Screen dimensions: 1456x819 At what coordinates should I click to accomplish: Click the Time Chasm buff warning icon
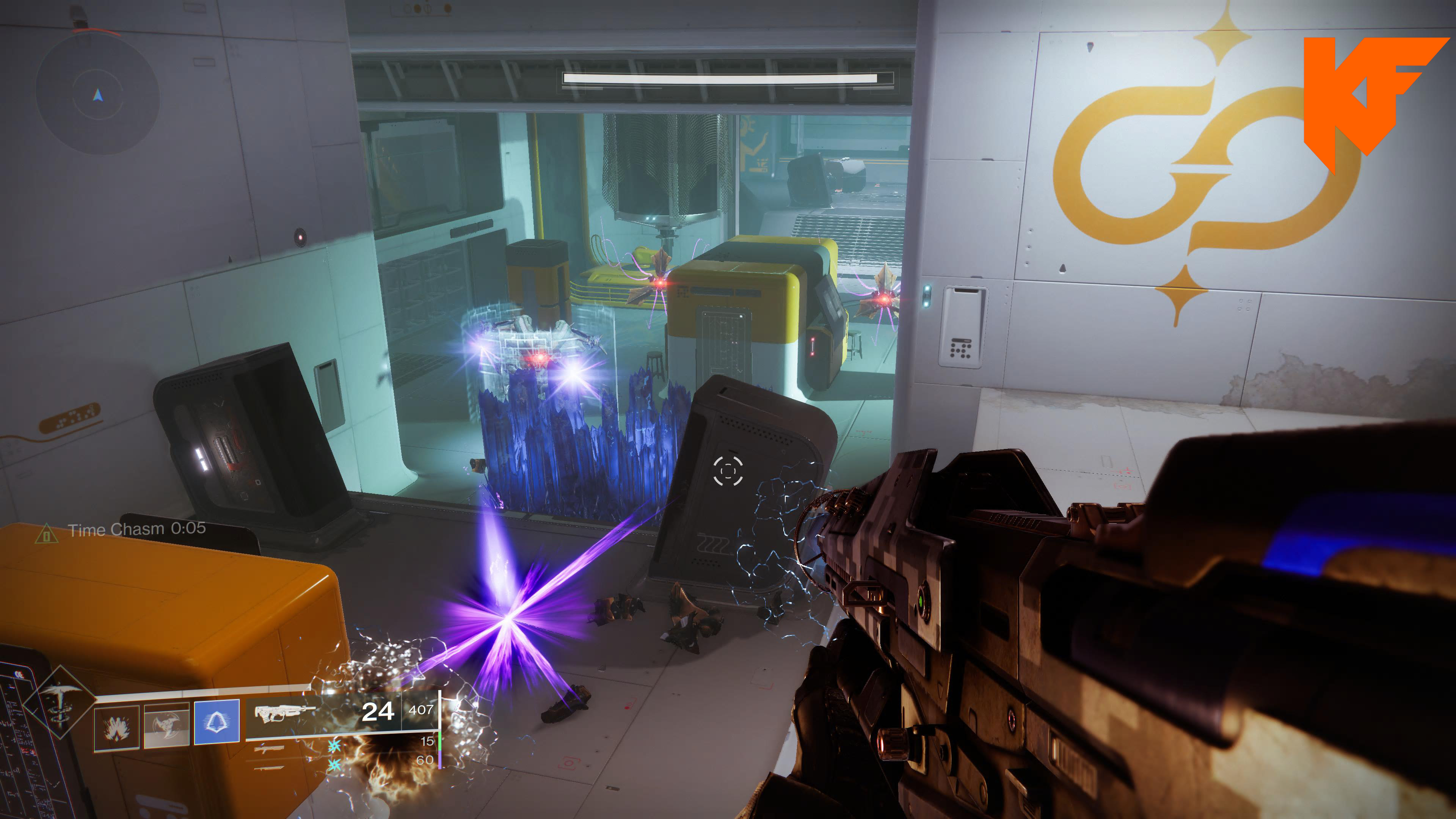[x=46, y=533]
